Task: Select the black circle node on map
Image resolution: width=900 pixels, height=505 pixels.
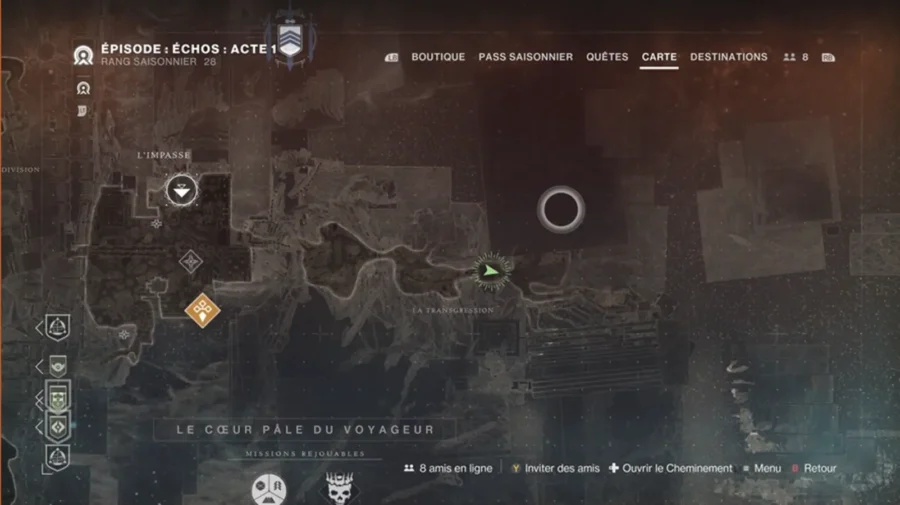Action: click(560, 209)
